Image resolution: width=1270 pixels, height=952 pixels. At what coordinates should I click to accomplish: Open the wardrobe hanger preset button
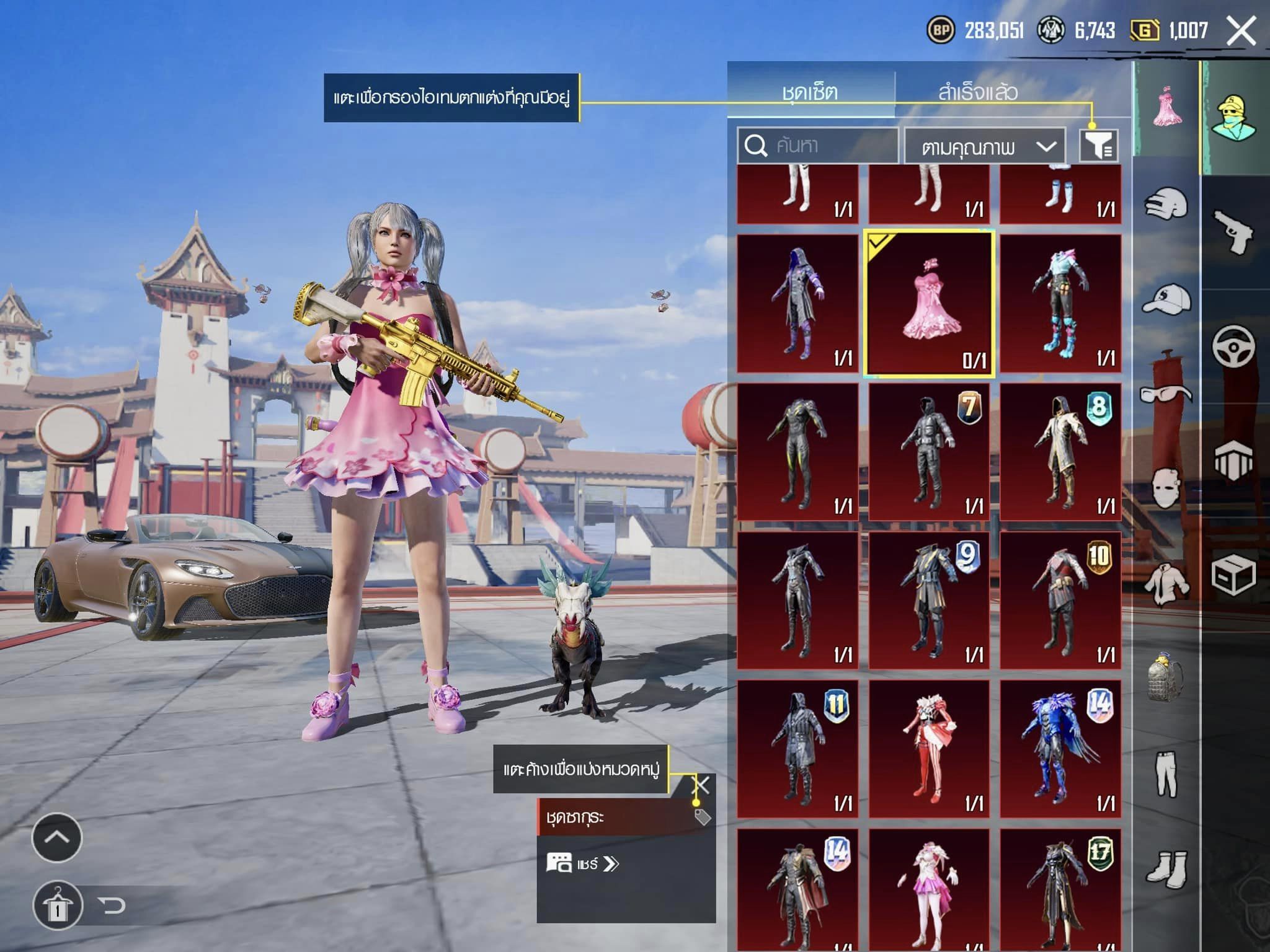(x=58, y=906)
